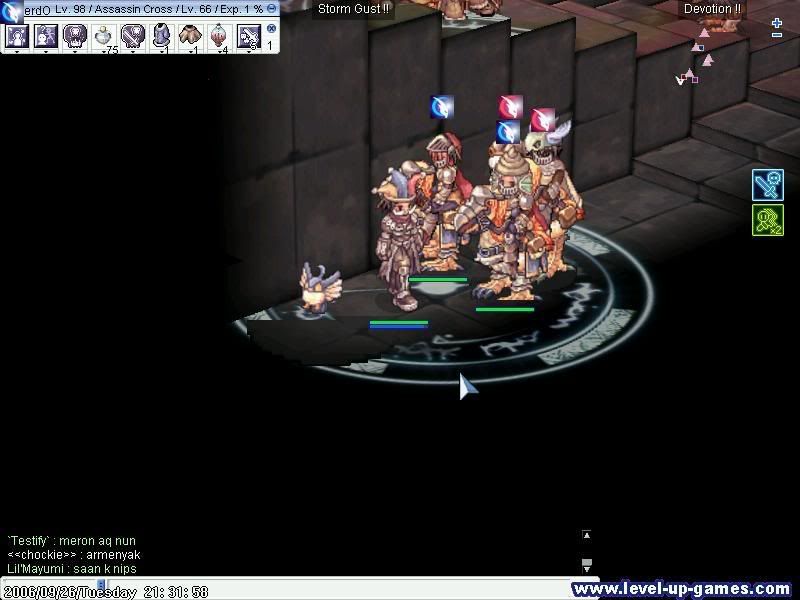Close the hotbar with the blue X

click(272, 29)
